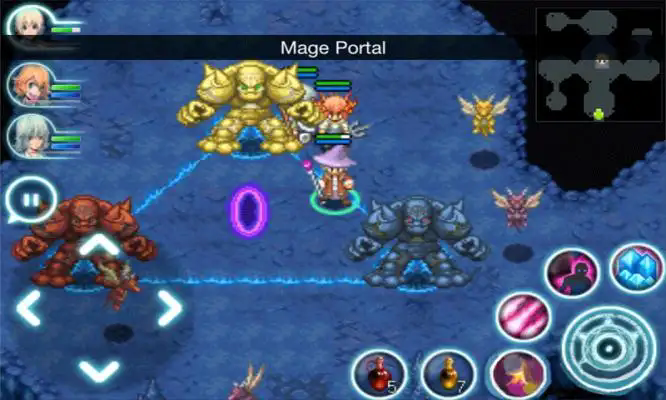Screen dimensions: 666x400
Task: Tap the down arrow on the D-pad
Action: [x=98, y=370]
